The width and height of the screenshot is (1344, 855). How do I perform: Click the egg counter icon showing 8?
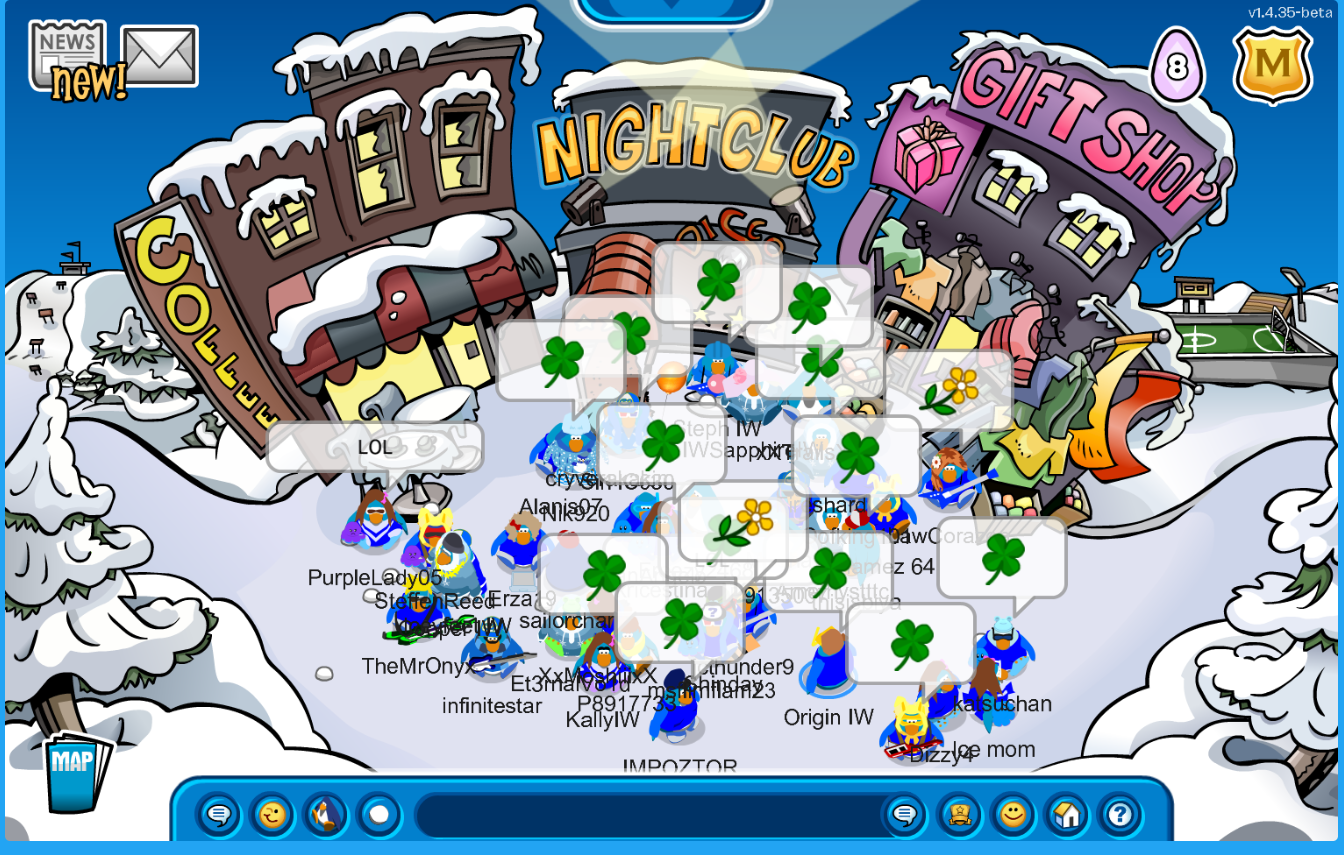[1177, 67]
